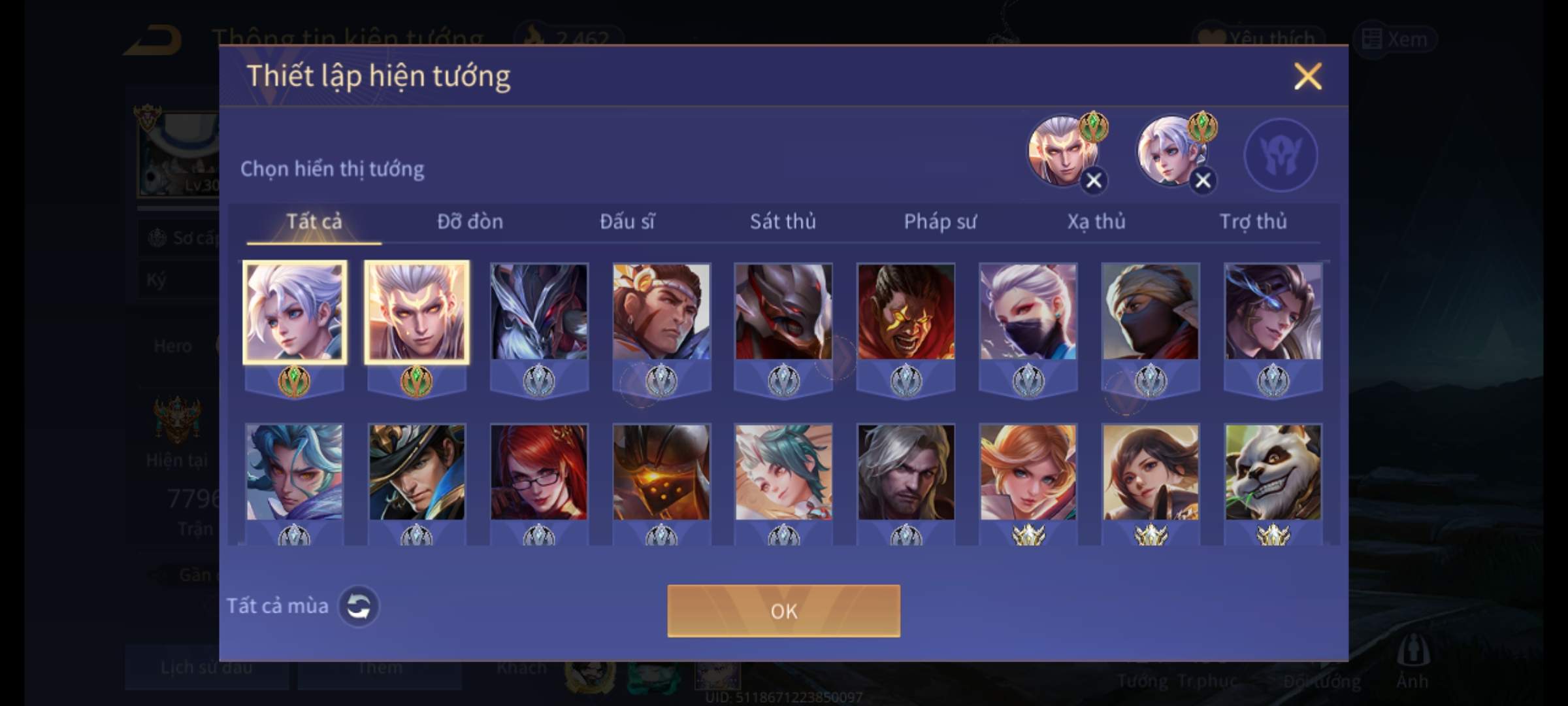Select the hero with the tan head wrap
Image resolution: width=1568 pixels, height=706 pixels.
point(1150,312)
